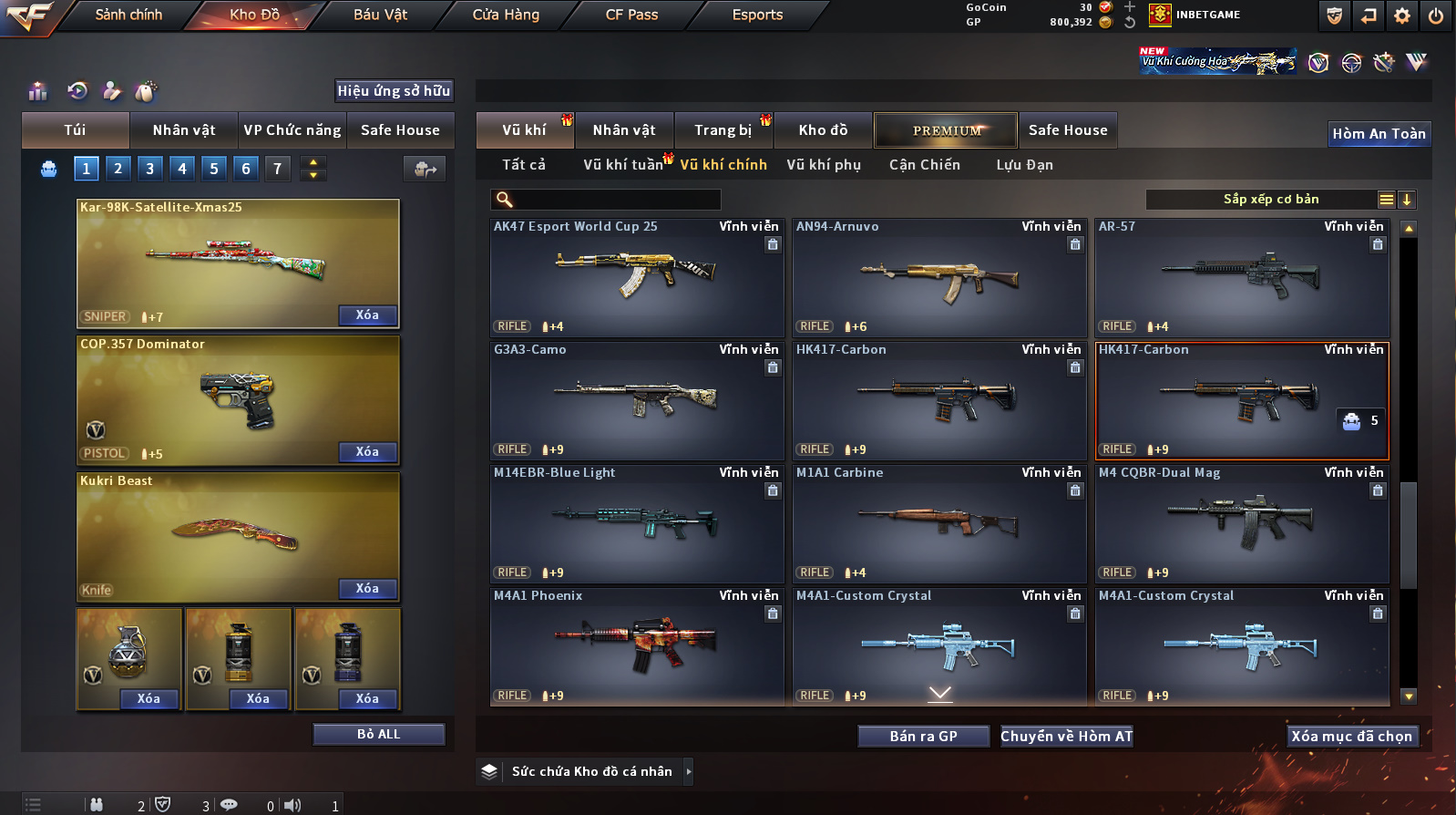Filter by Cận Chiến melee weapons
Image resolution: width=1456 pixels, height=815 pixels.
[924, 165]
